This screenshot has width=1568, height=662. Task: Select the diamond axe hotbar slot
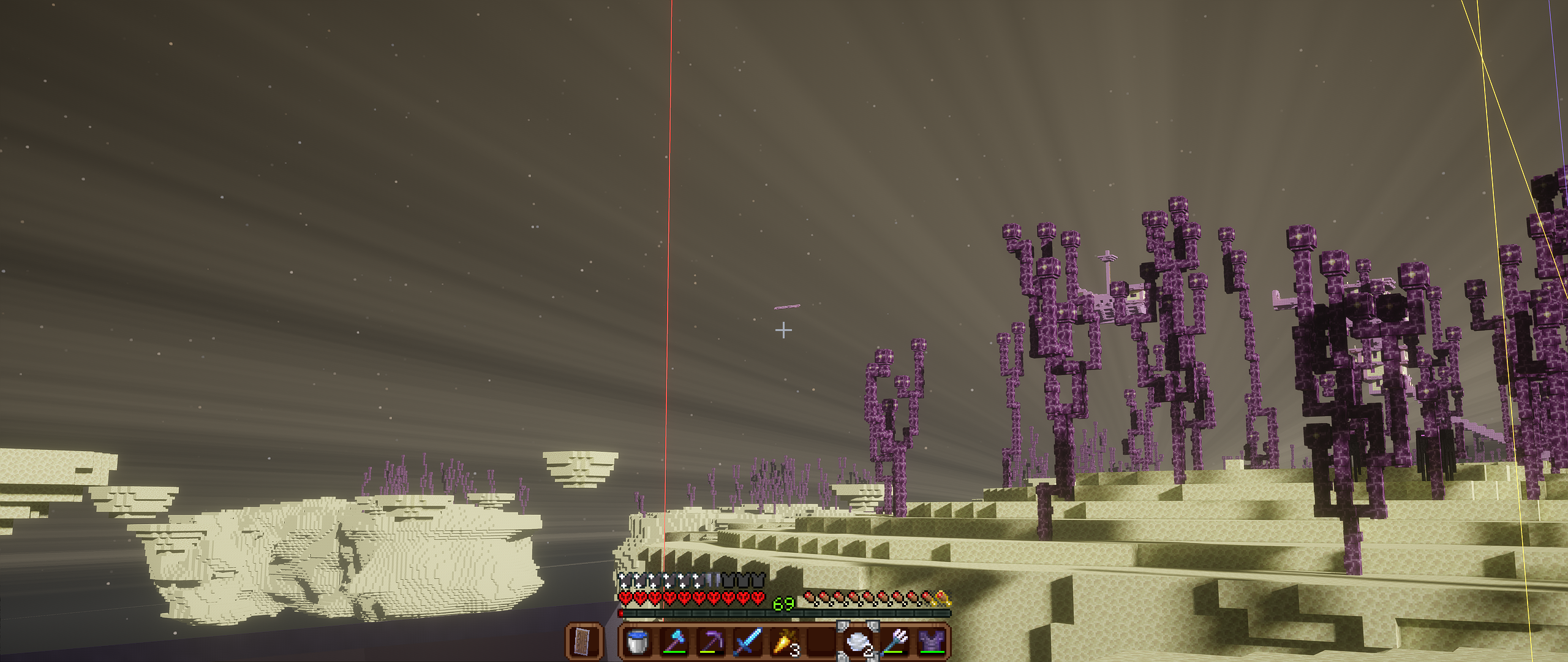(674, 642)
